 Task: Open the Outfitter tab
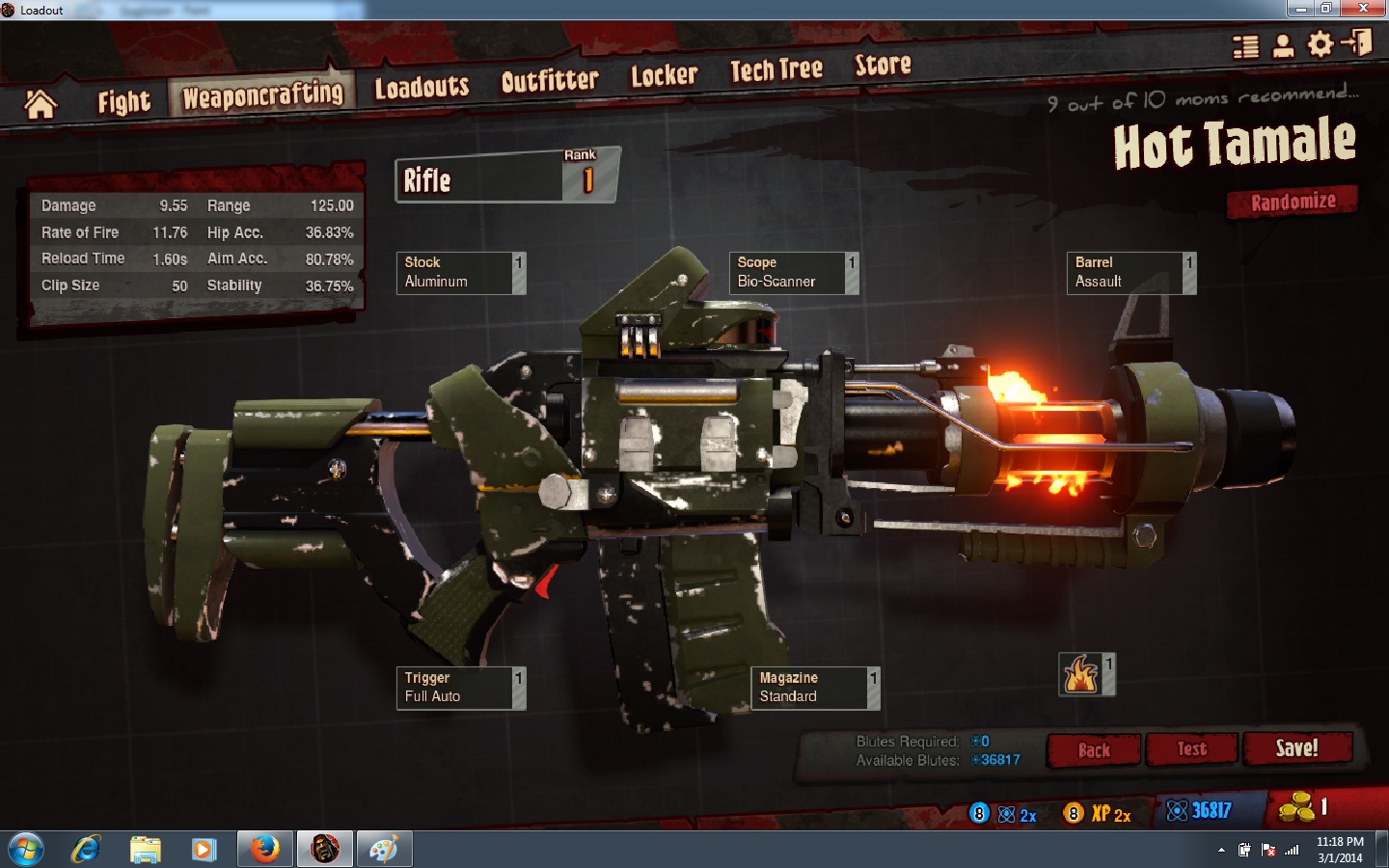(550, 81)
